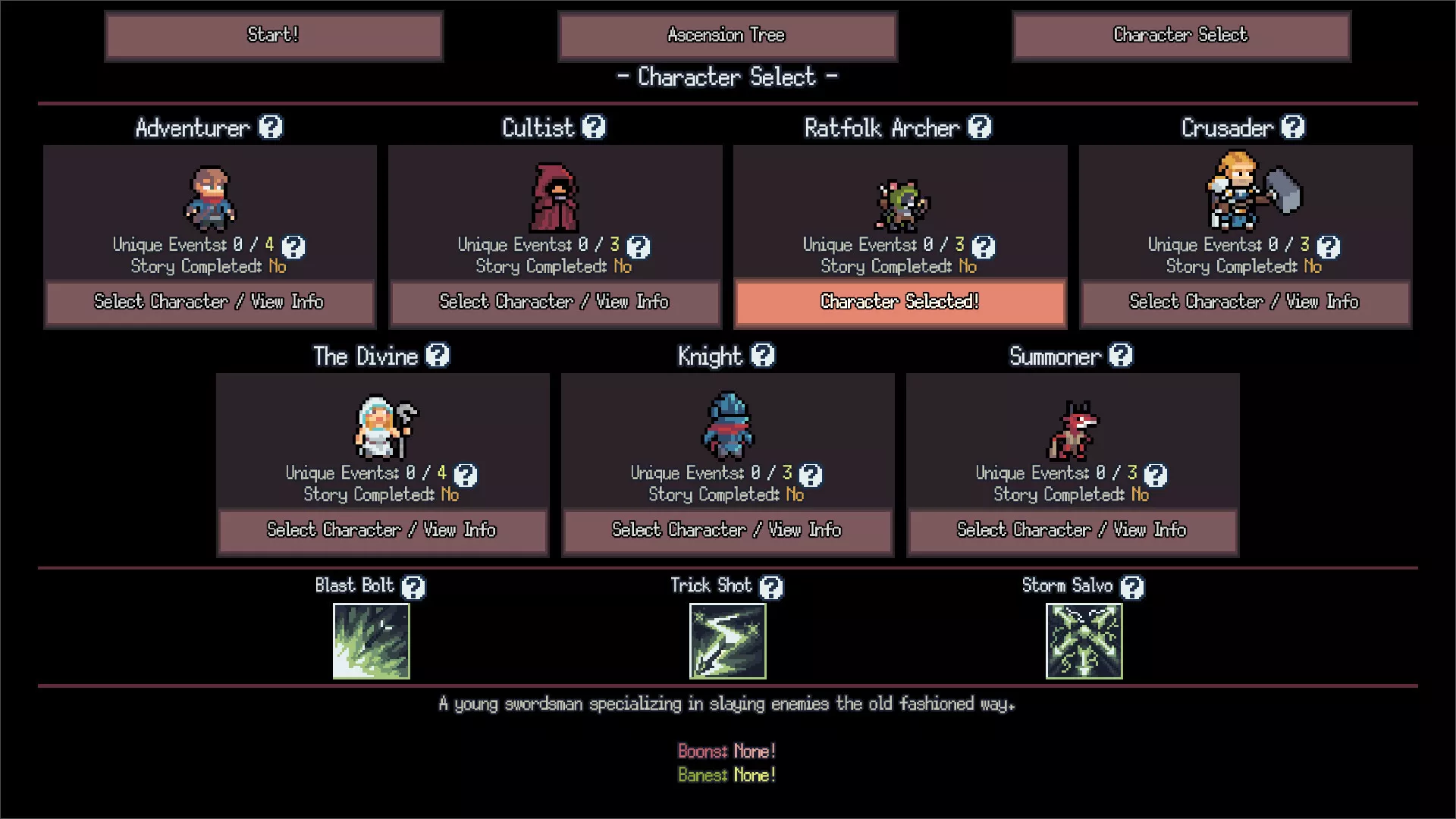Show the Blast Bolt ability icon
The image size is (1456, 819).
pyautogui.click(x=372, y=641)
